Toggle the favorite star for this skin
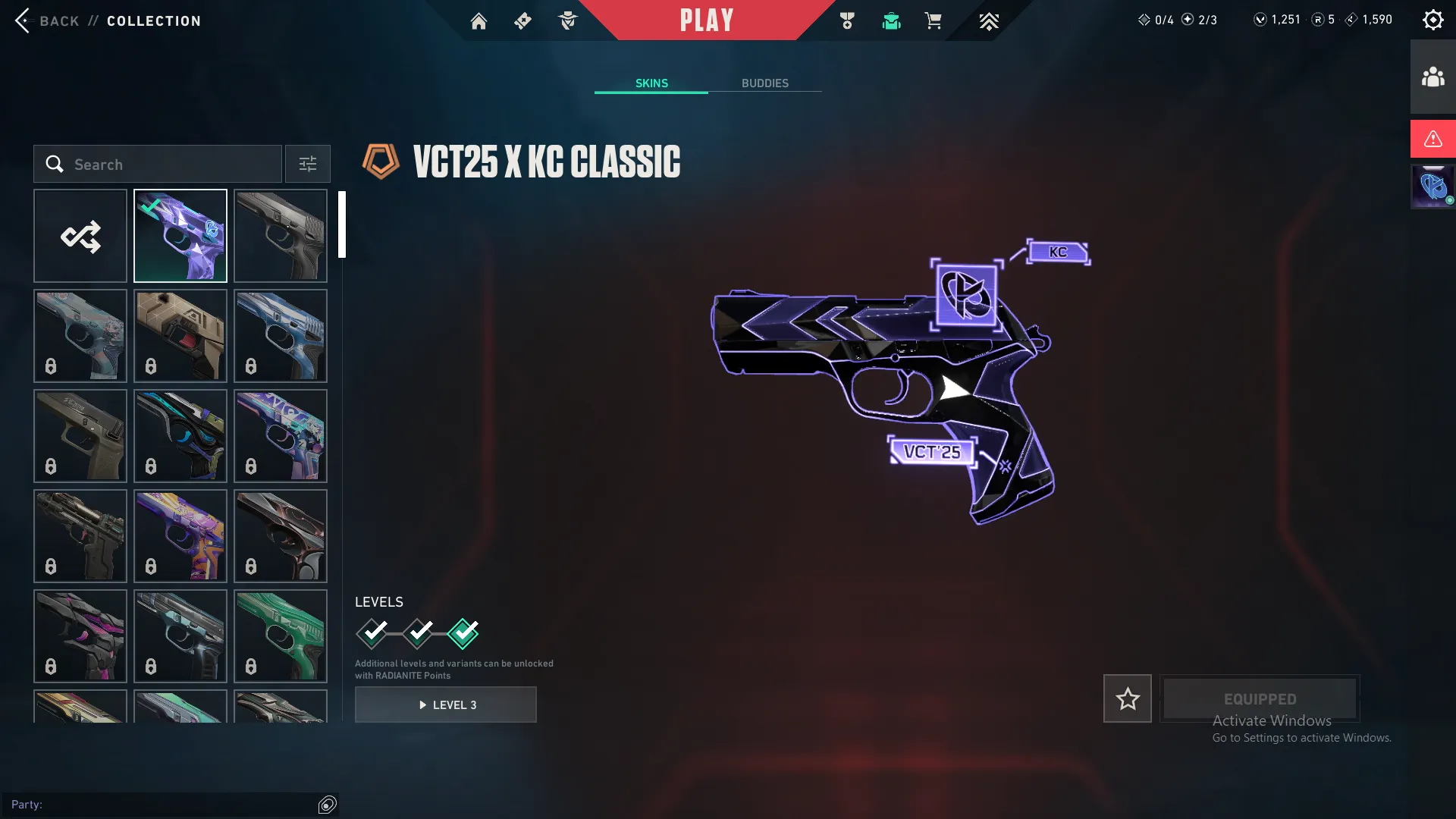The height and width of the screenshot is (819, 1456). pos(1127,698)
